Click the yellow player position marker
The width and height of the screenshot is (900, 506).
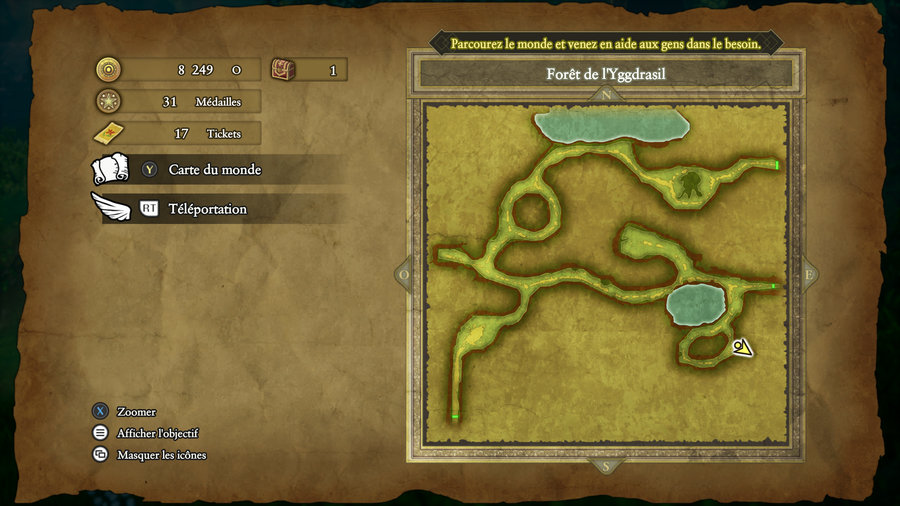(x=742, y=348)
